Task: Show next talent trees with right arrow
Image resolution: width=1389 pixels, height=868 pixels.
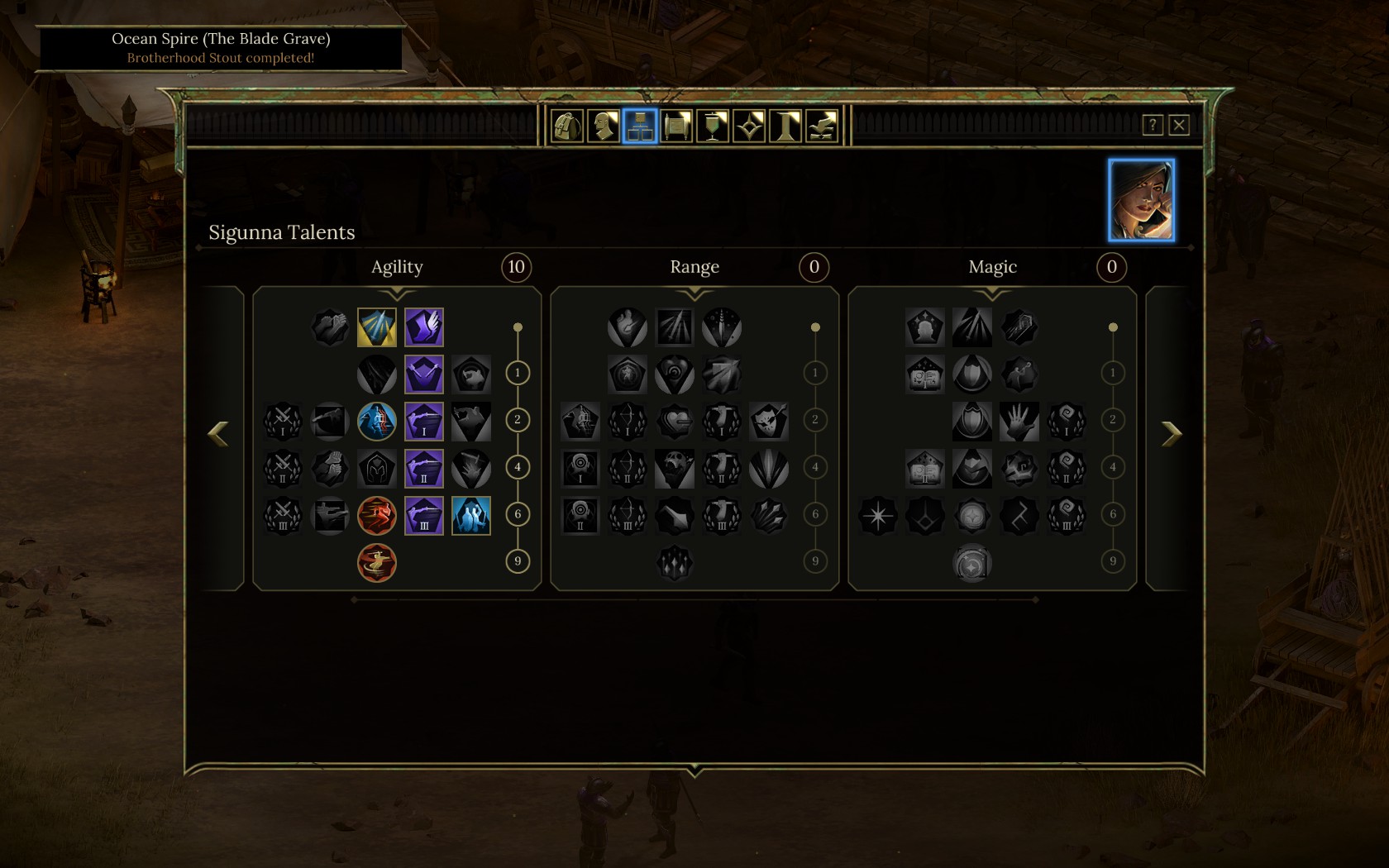Action: 1172,433
